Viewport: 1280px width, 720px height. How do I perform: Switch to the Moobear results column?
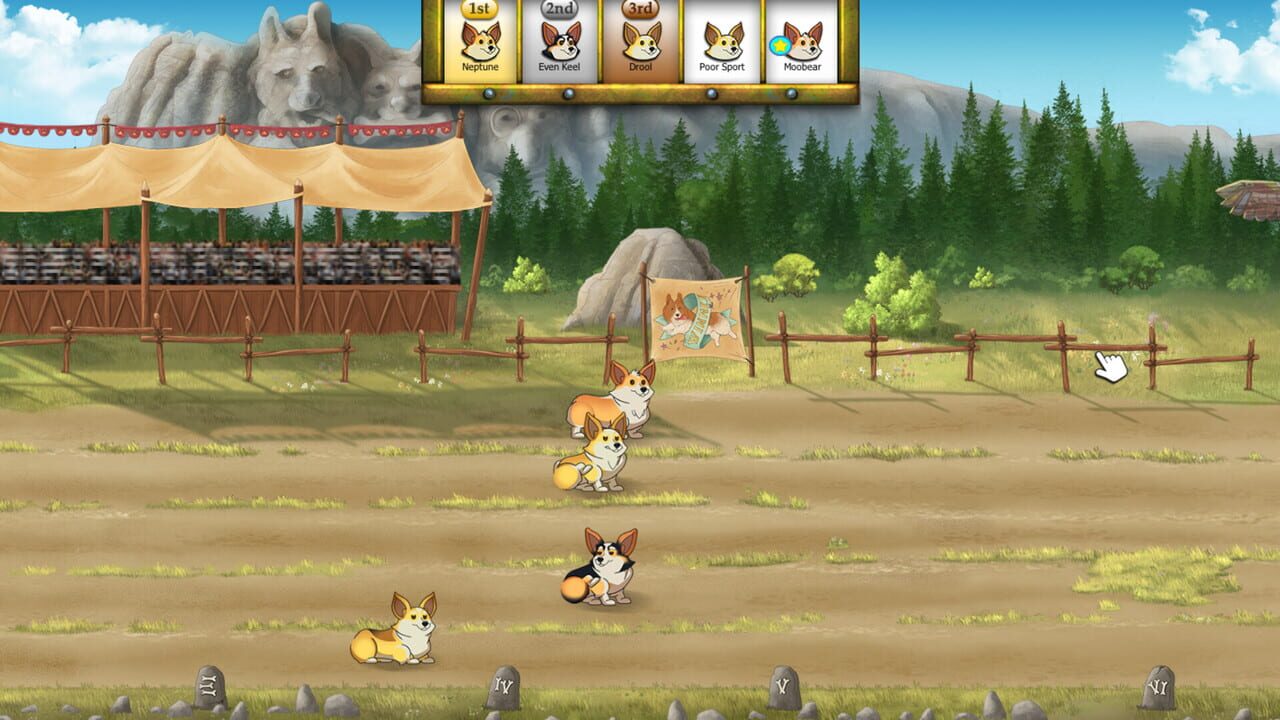point(802,66)
